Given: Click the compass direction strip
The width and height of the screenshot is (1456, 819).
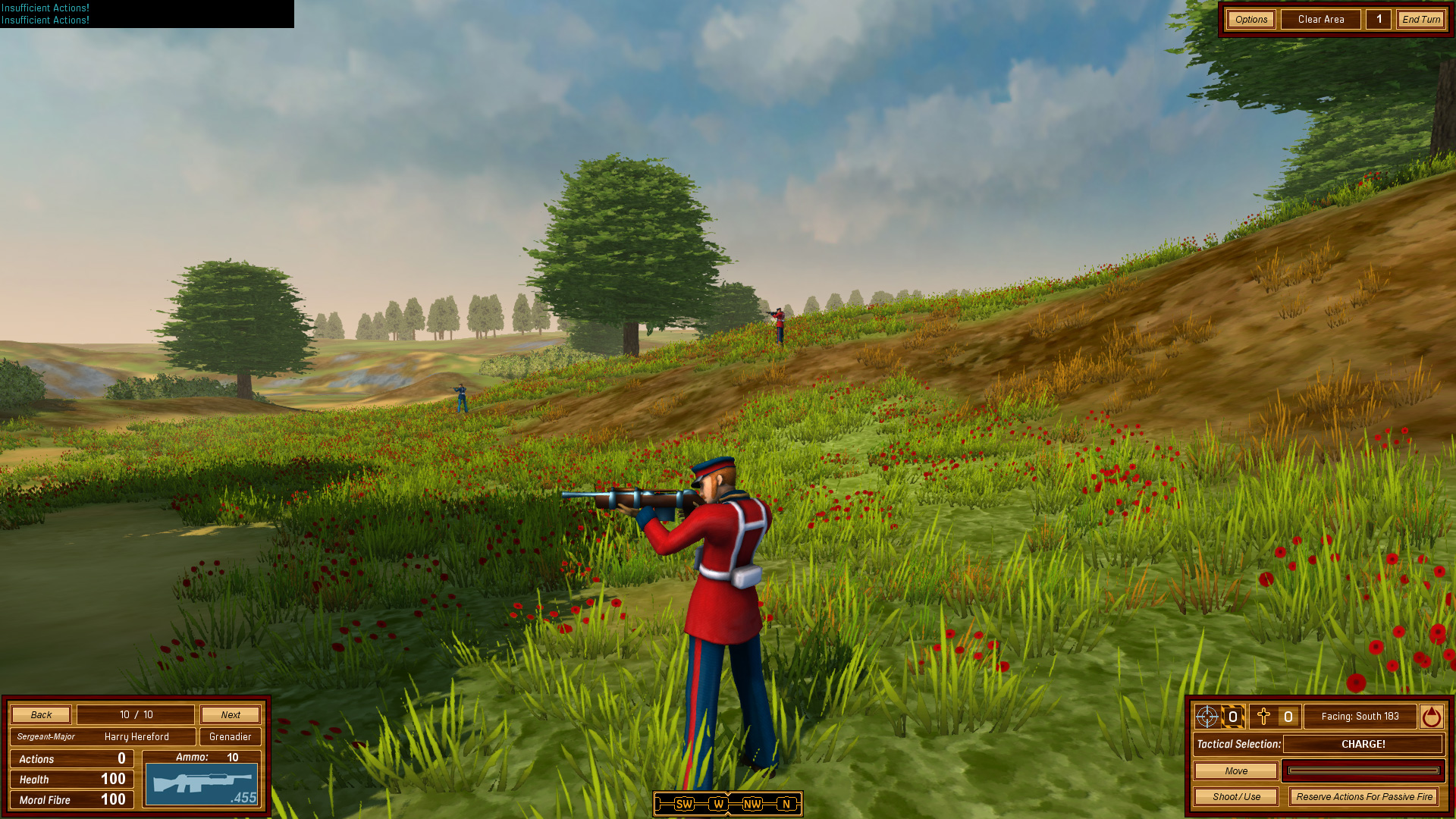Looking at the screenshot, I should [x=727, y=804].
